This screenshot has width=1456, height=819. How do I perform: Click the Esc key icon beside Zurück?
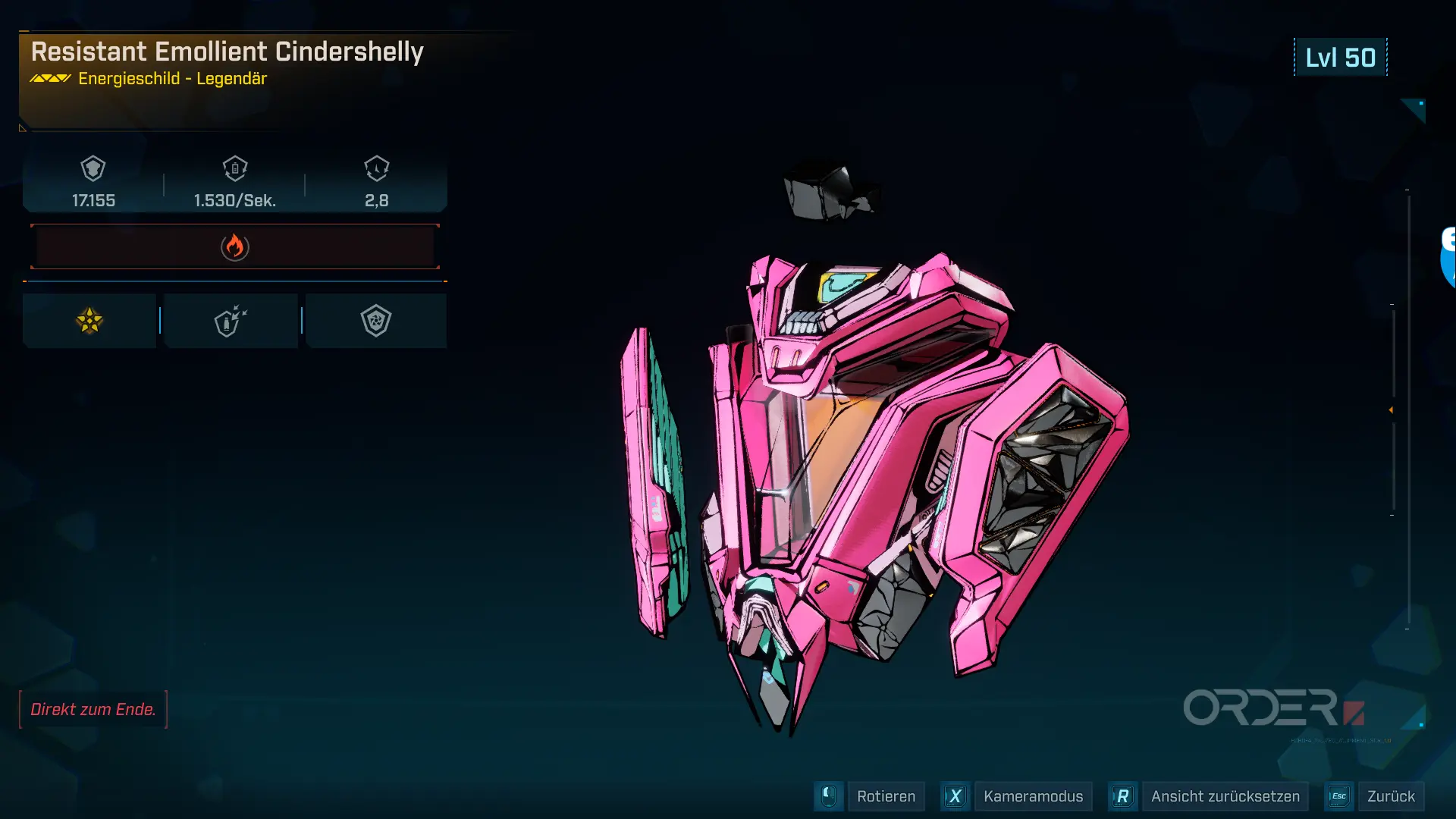[x=1339, y=796]
